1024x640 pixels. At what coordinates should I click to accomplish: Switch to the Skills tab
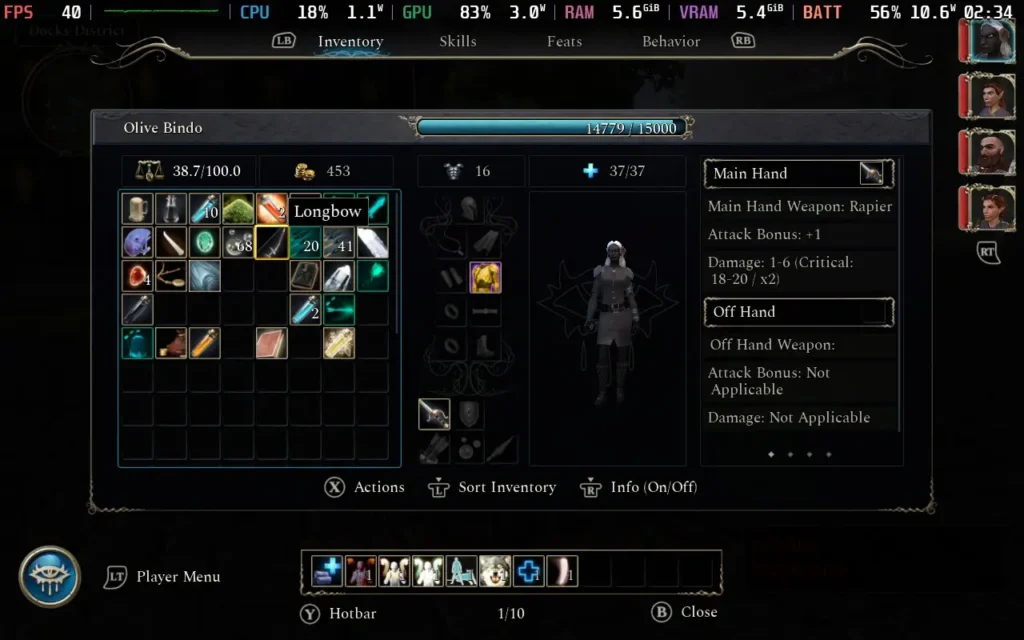[457, 42]
